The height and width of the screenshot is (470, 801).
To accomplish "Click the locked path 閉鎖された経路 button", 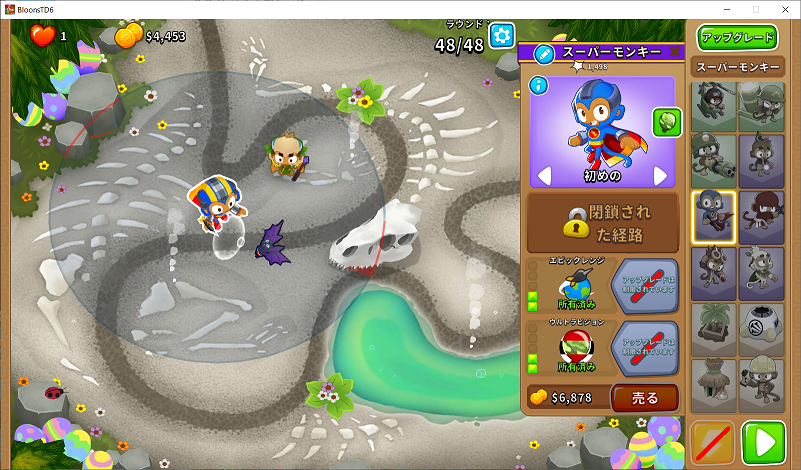I will pos(603,222).
